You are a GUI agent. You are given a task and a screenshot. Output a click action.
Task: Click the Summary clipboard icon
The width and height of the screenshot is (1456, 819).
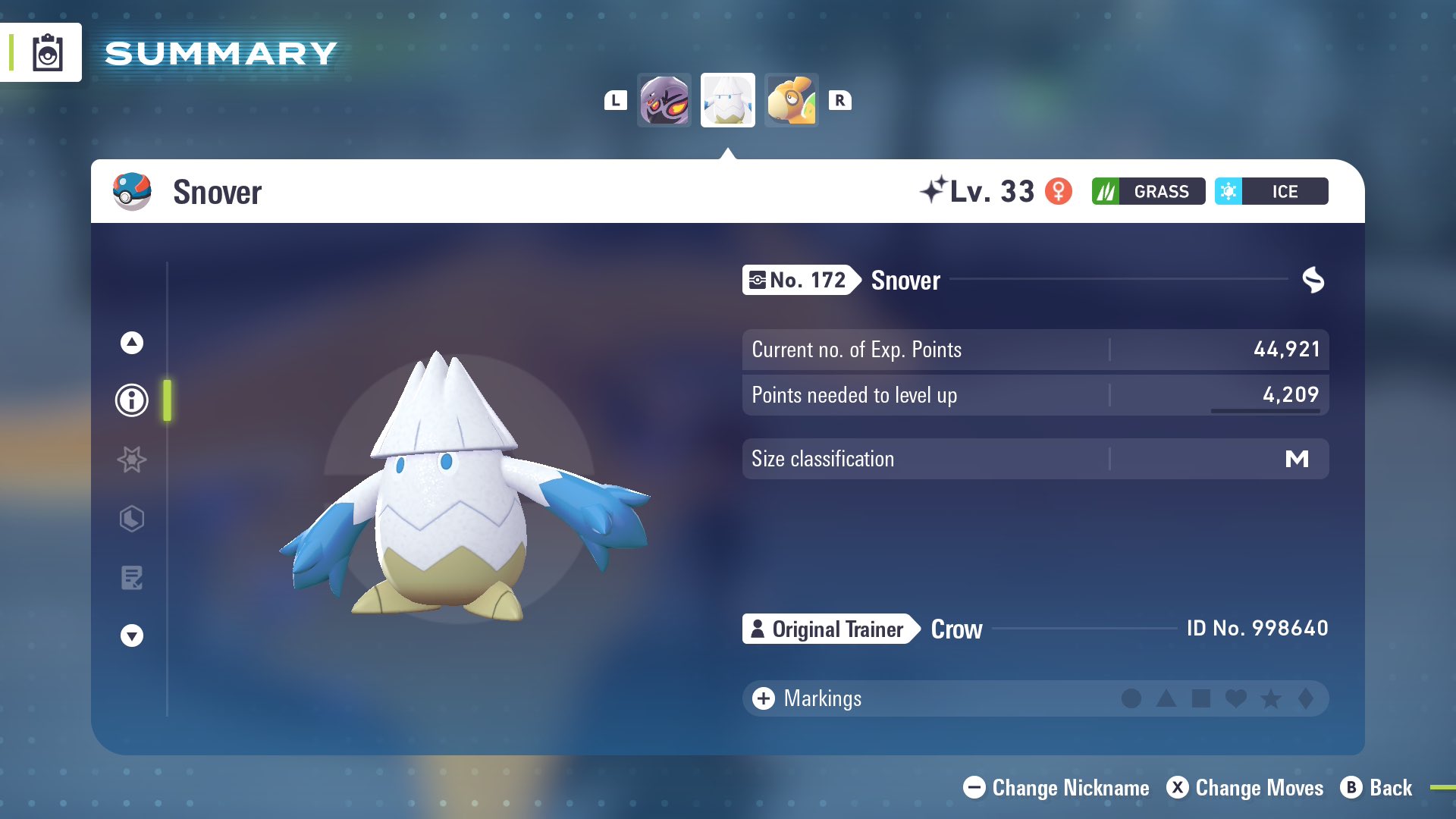click(x=47, y=52)
